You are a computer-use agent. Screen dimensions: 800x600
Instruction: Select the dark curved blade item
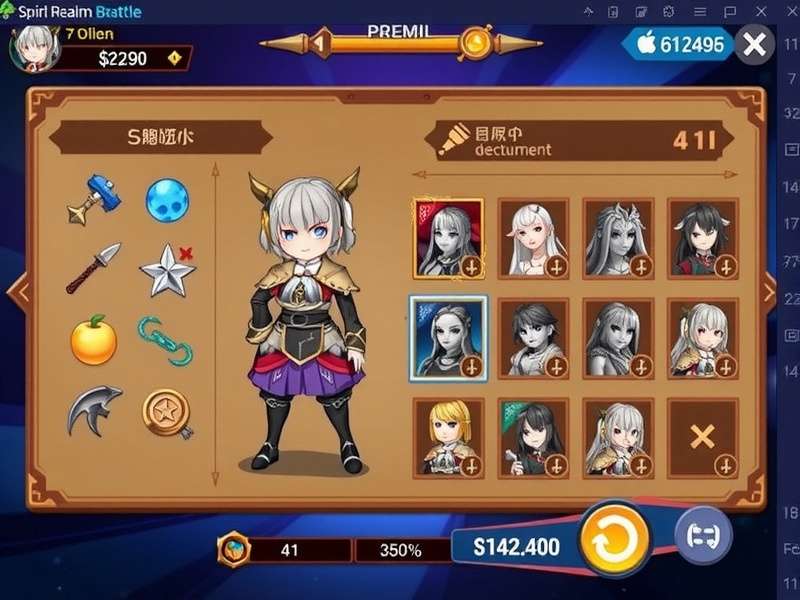pyautogui.click(x=93, y=410)
